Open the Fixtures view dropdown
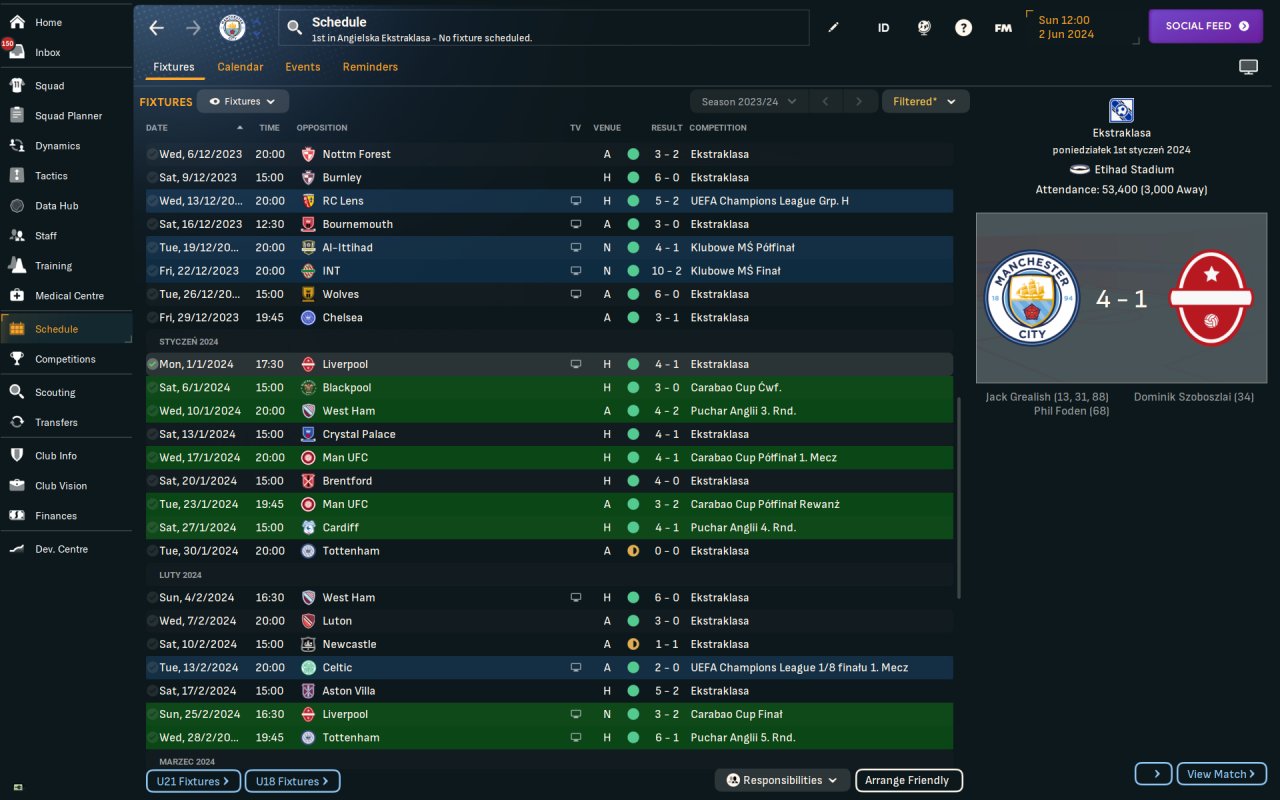The image size is (1280, 800). [x=243, y=101]
